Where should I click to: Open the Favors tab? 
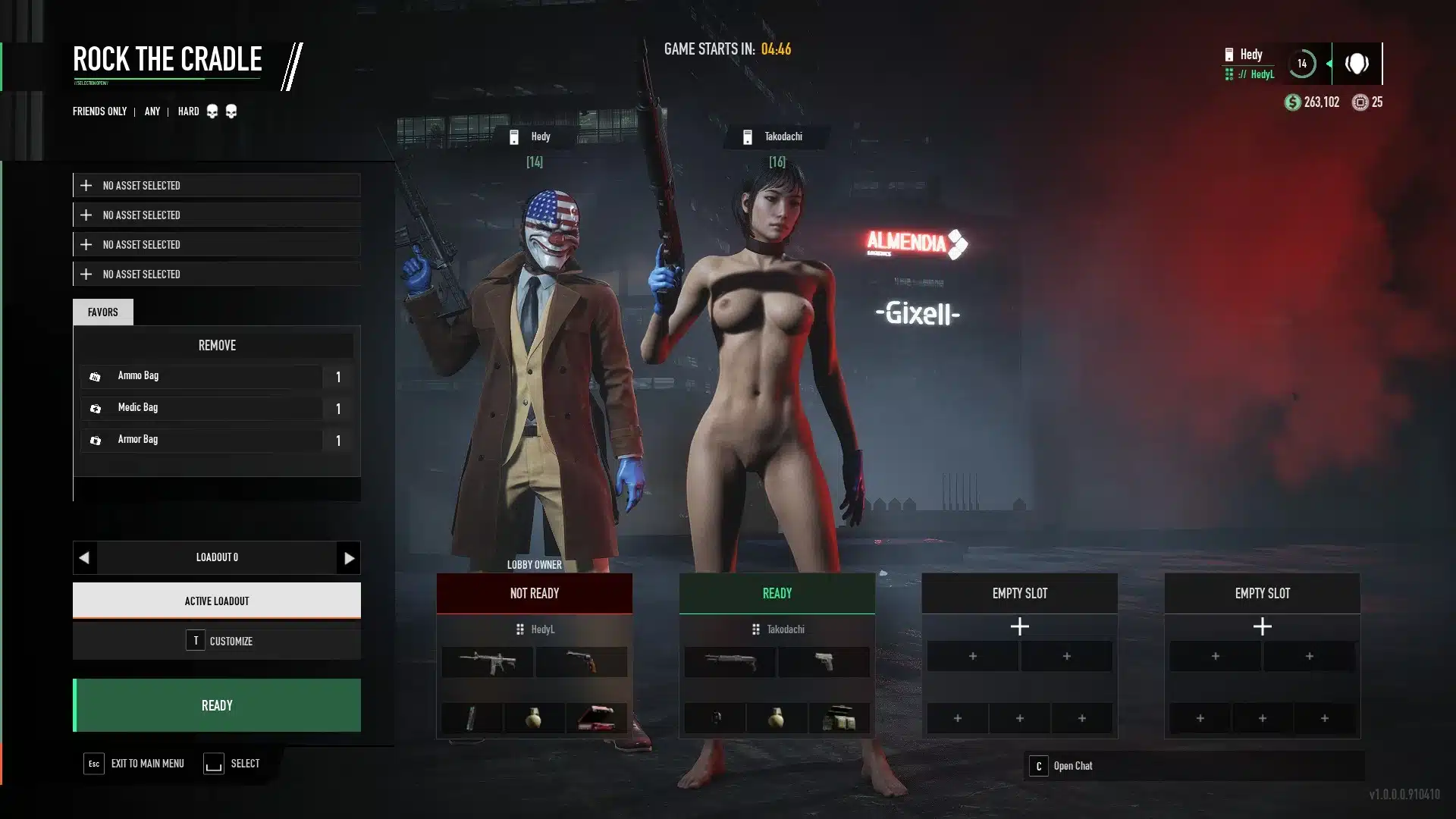(x=103, y=312)
